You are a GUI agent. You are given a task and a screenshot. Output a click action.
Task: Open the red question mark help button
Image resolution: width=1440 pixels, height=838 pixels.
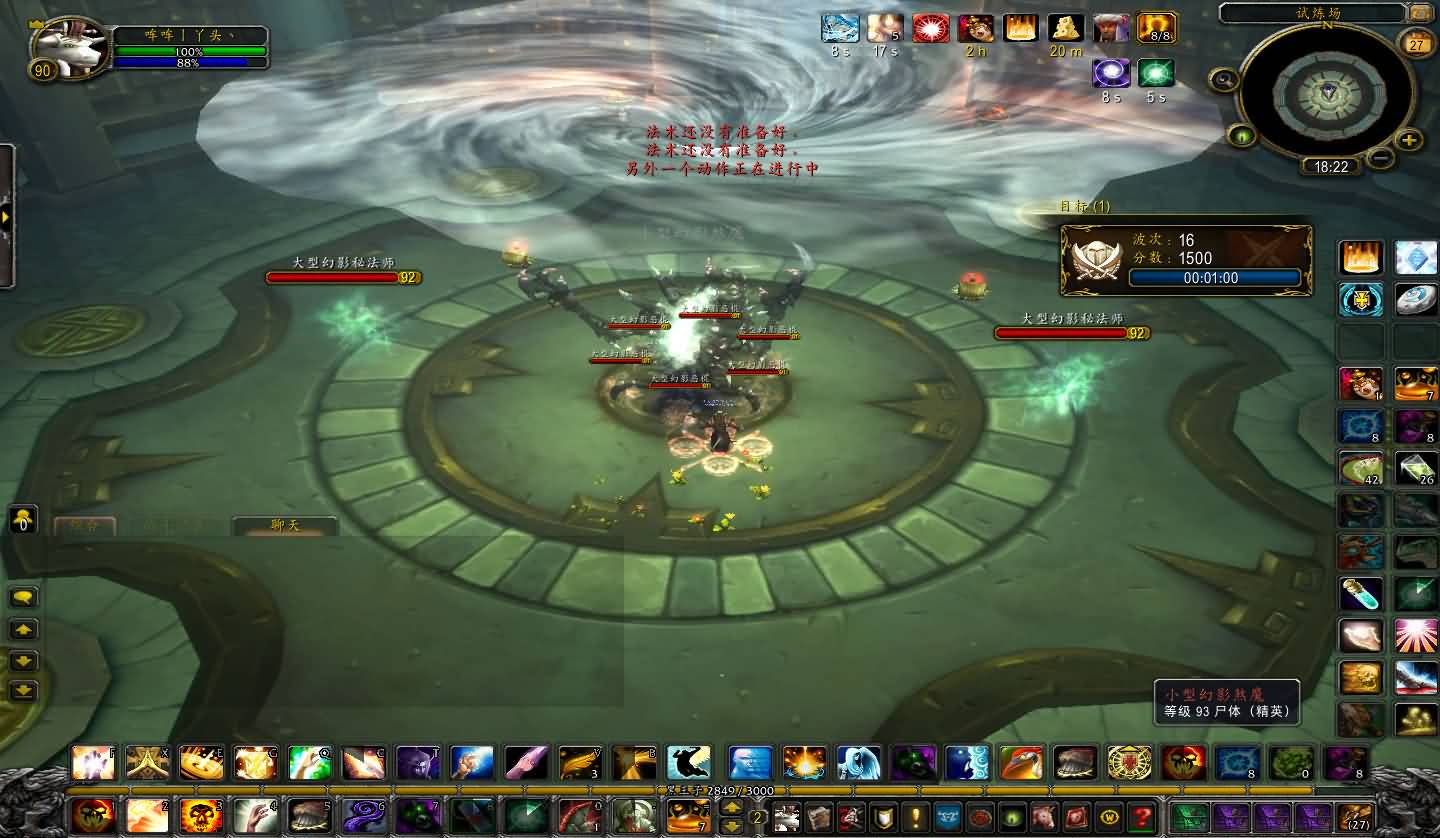(1140, 816)
